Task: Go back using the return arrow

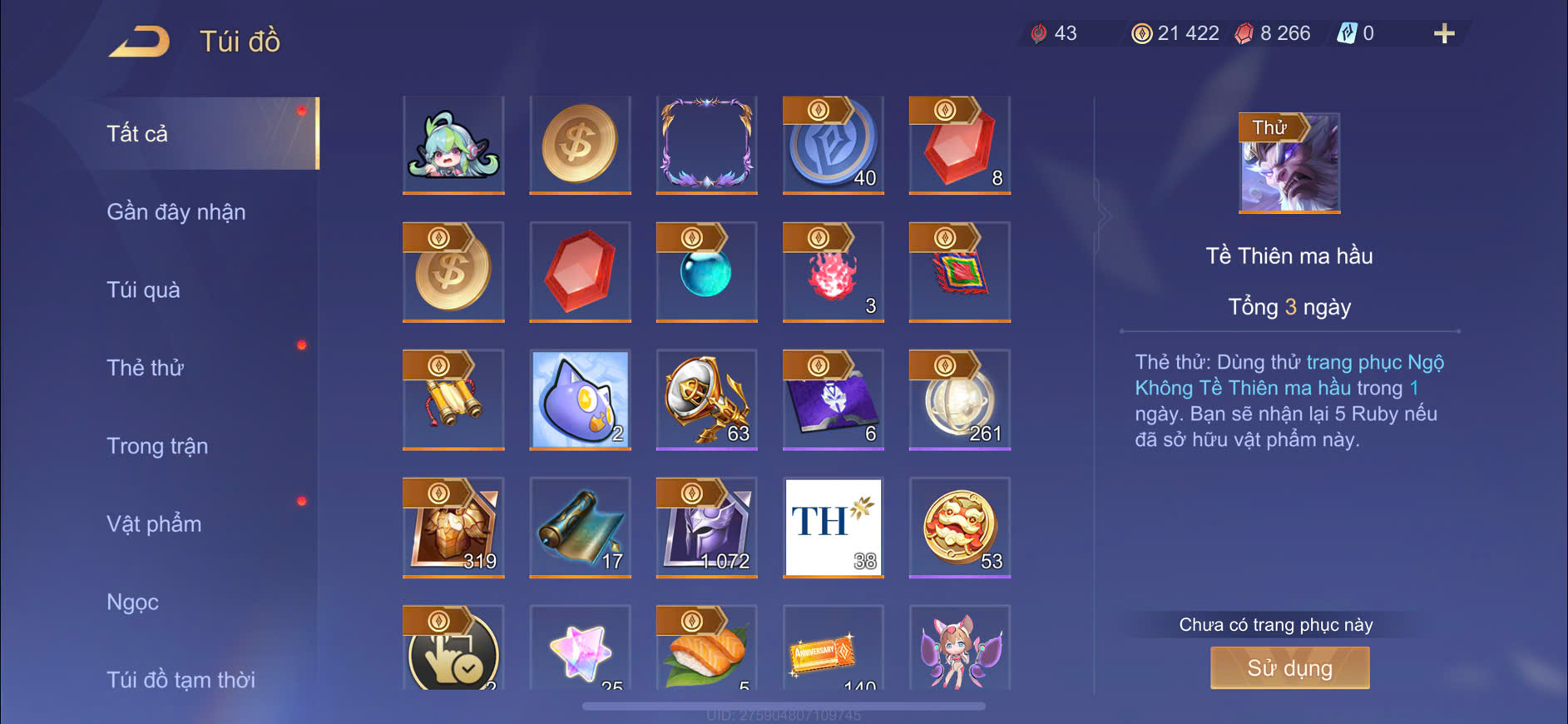Action: (139, 42)
